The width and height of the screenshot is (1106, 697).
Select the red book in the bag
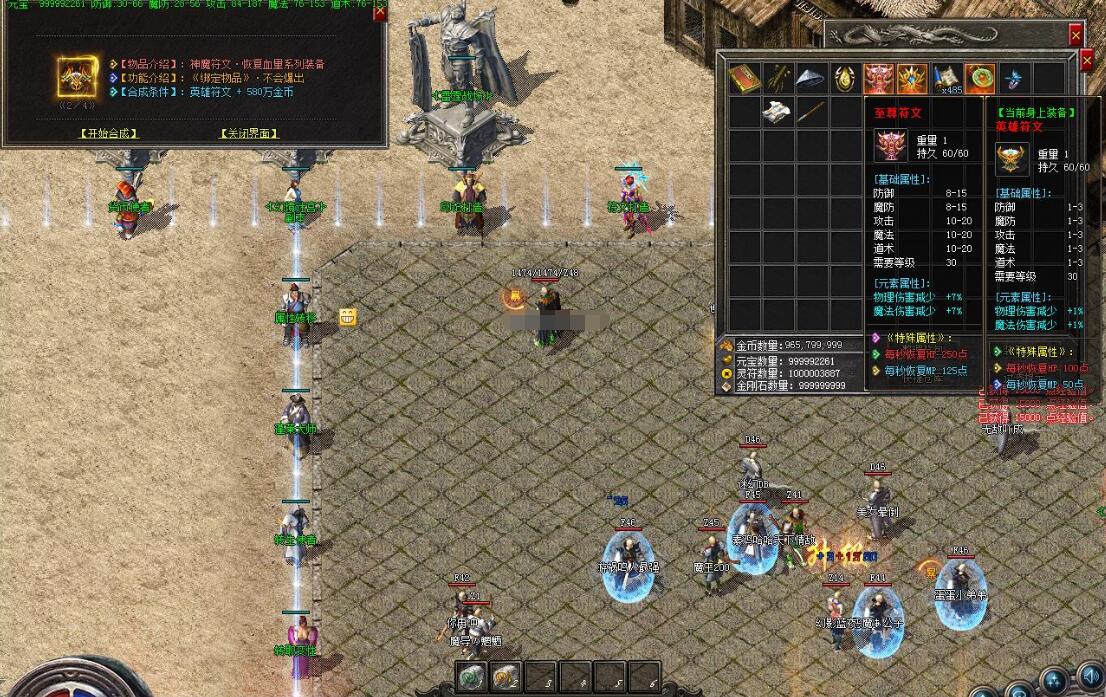(744, 78)
